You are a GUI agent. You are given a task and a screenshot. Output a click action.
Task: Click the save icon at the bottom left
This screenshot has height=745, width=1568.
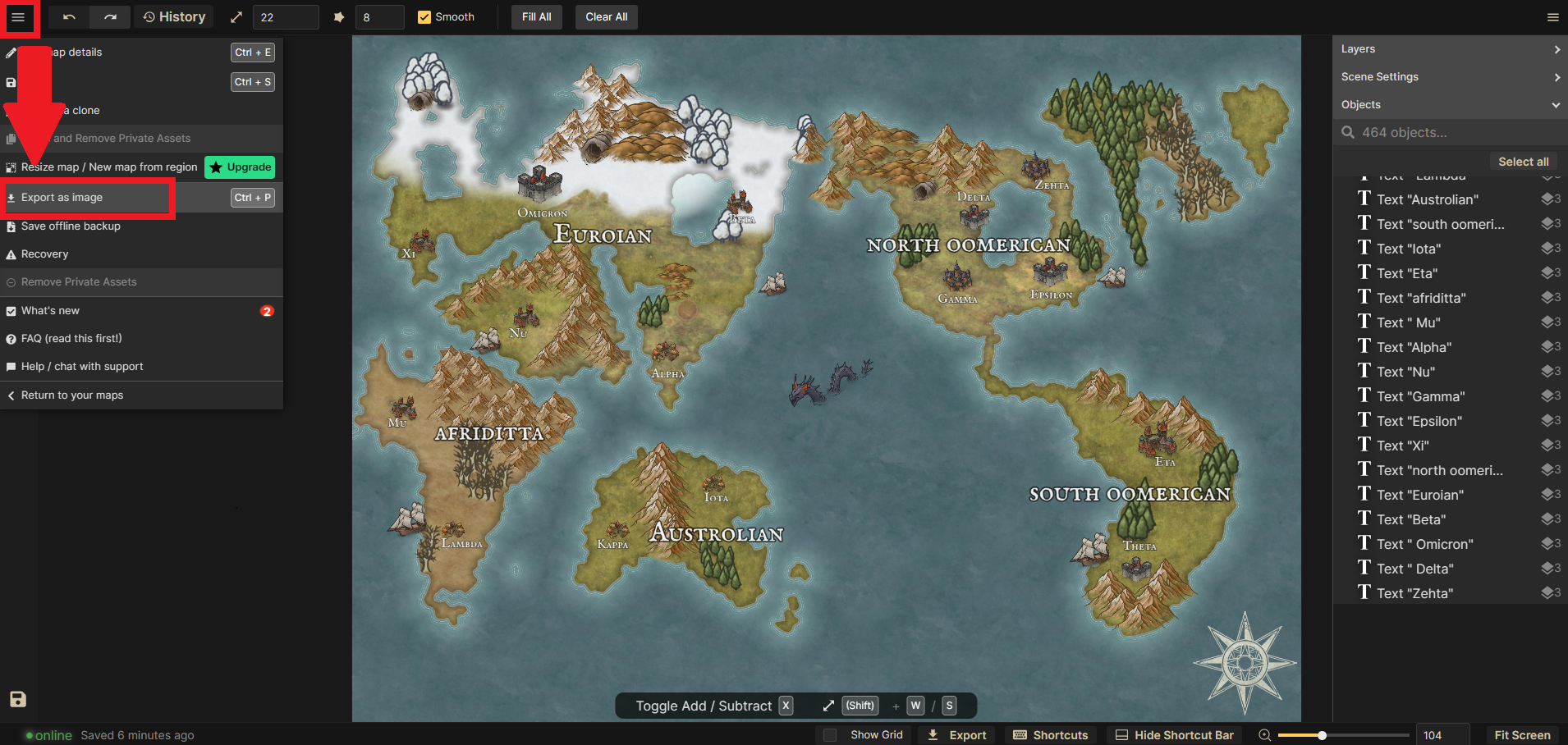pos(17,699)
